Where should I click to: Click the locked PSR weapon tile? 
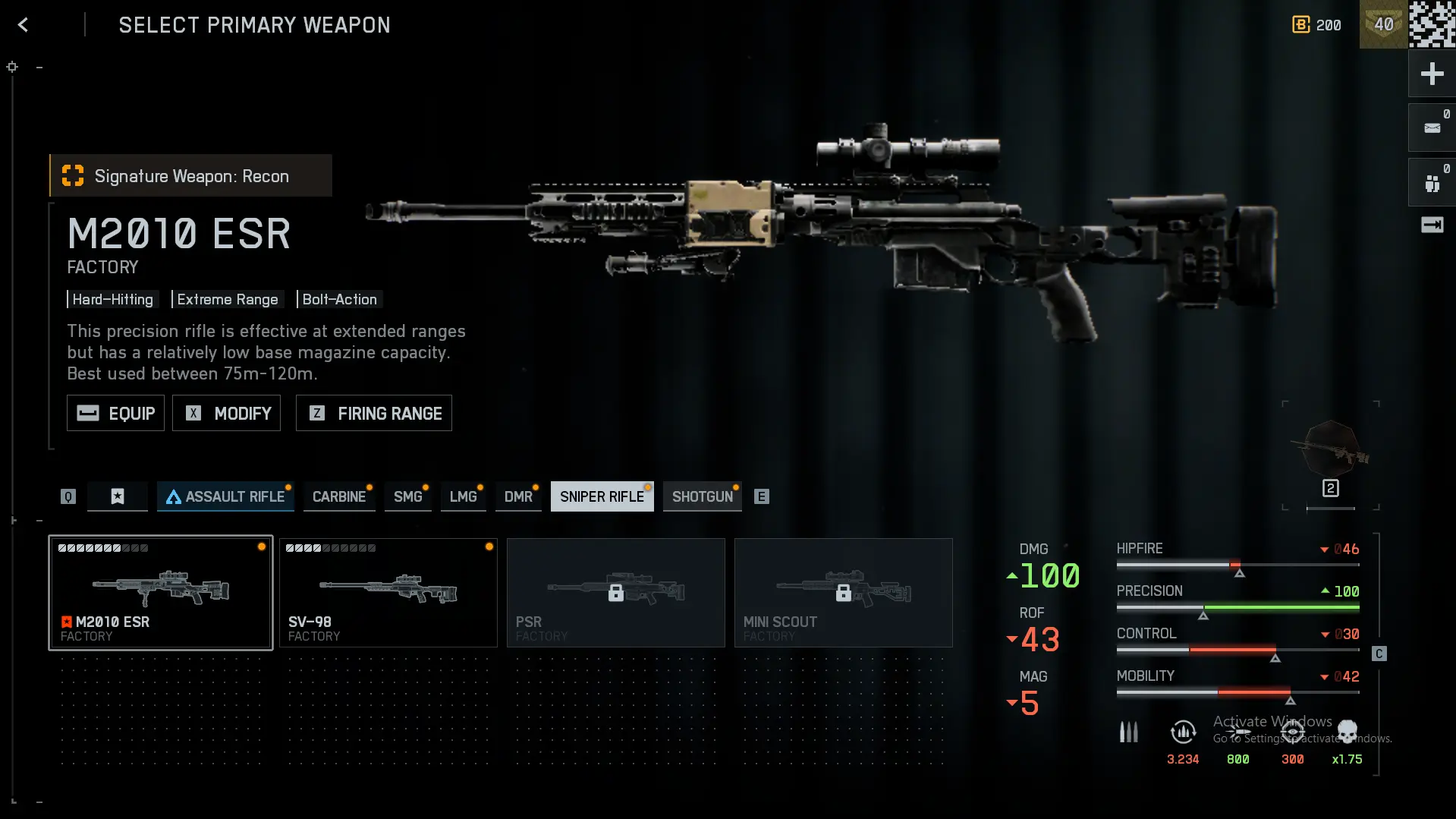(x=616, y=593)
